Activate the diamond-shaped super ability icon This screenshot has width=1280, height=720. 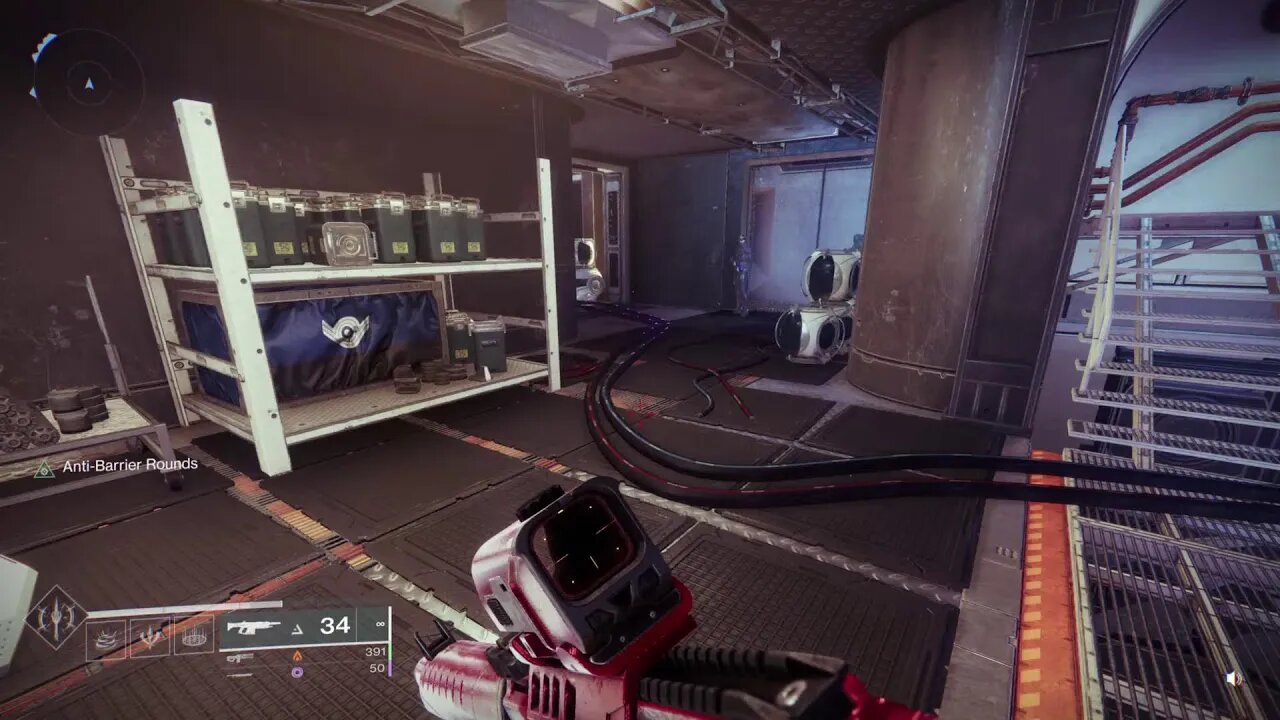coord(55,618)
